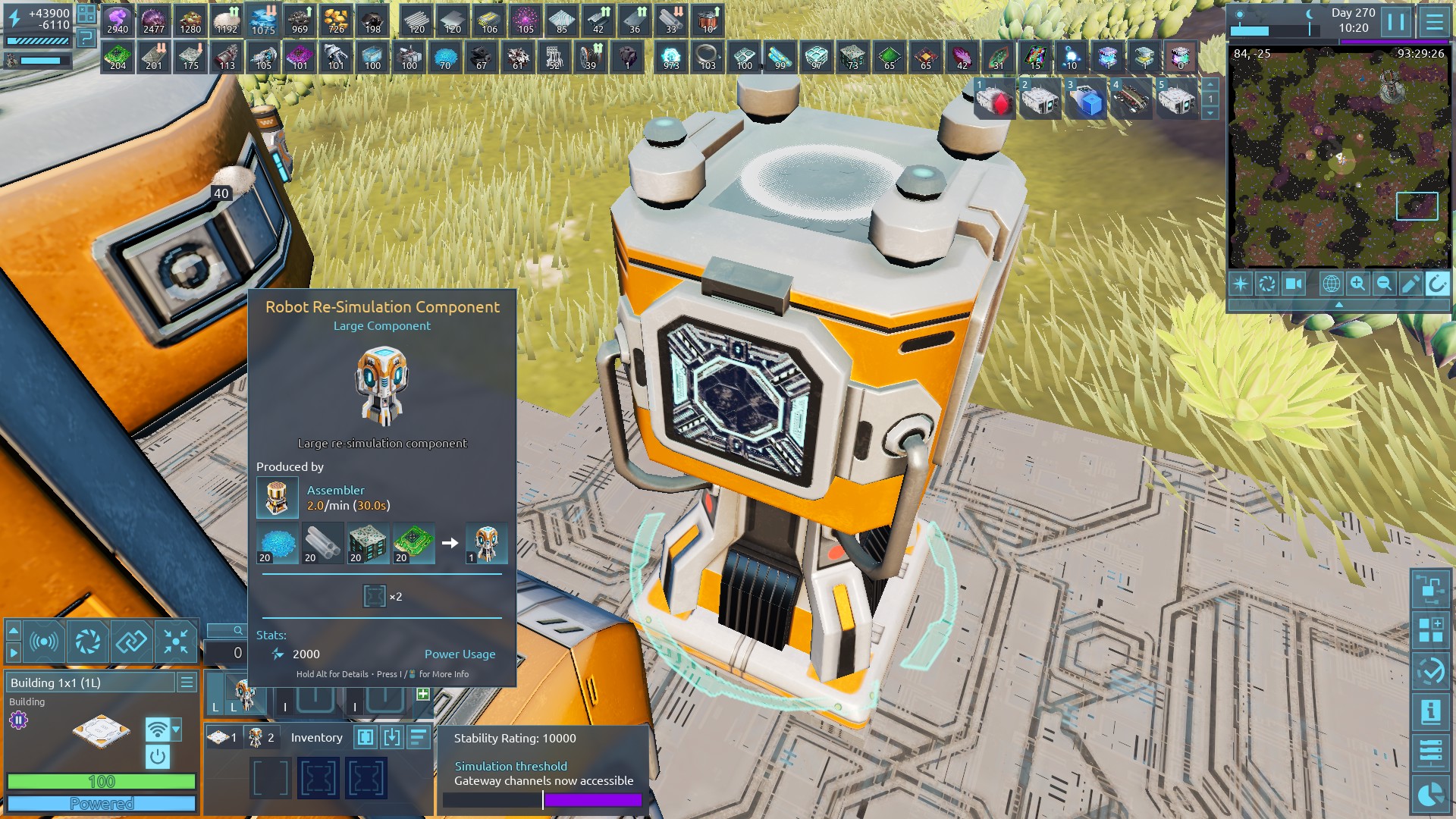Zoom in on the minimap
This screenshot has width=1456, height=819.
pos(1357,284)
